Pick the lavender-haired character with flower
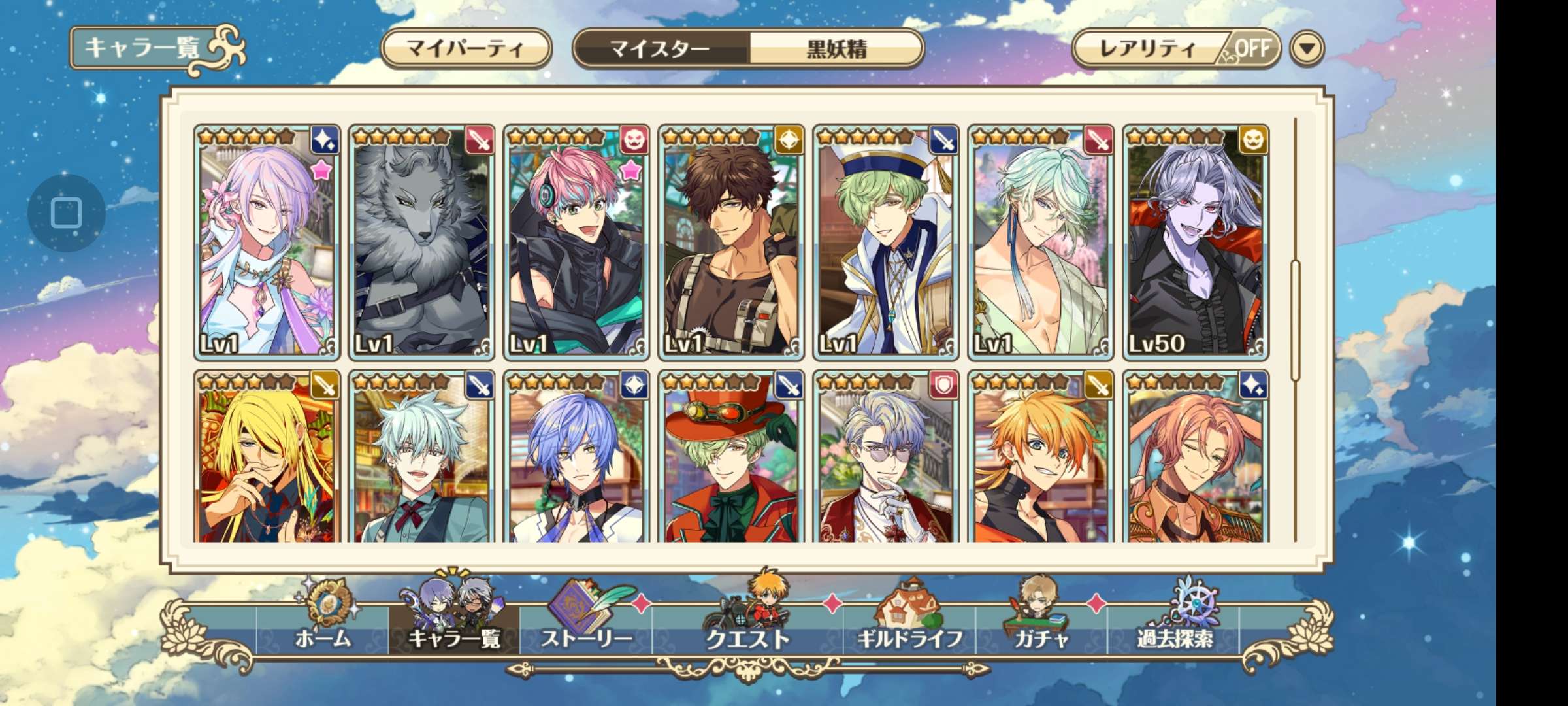1568x706 pixels. point(267,243)
